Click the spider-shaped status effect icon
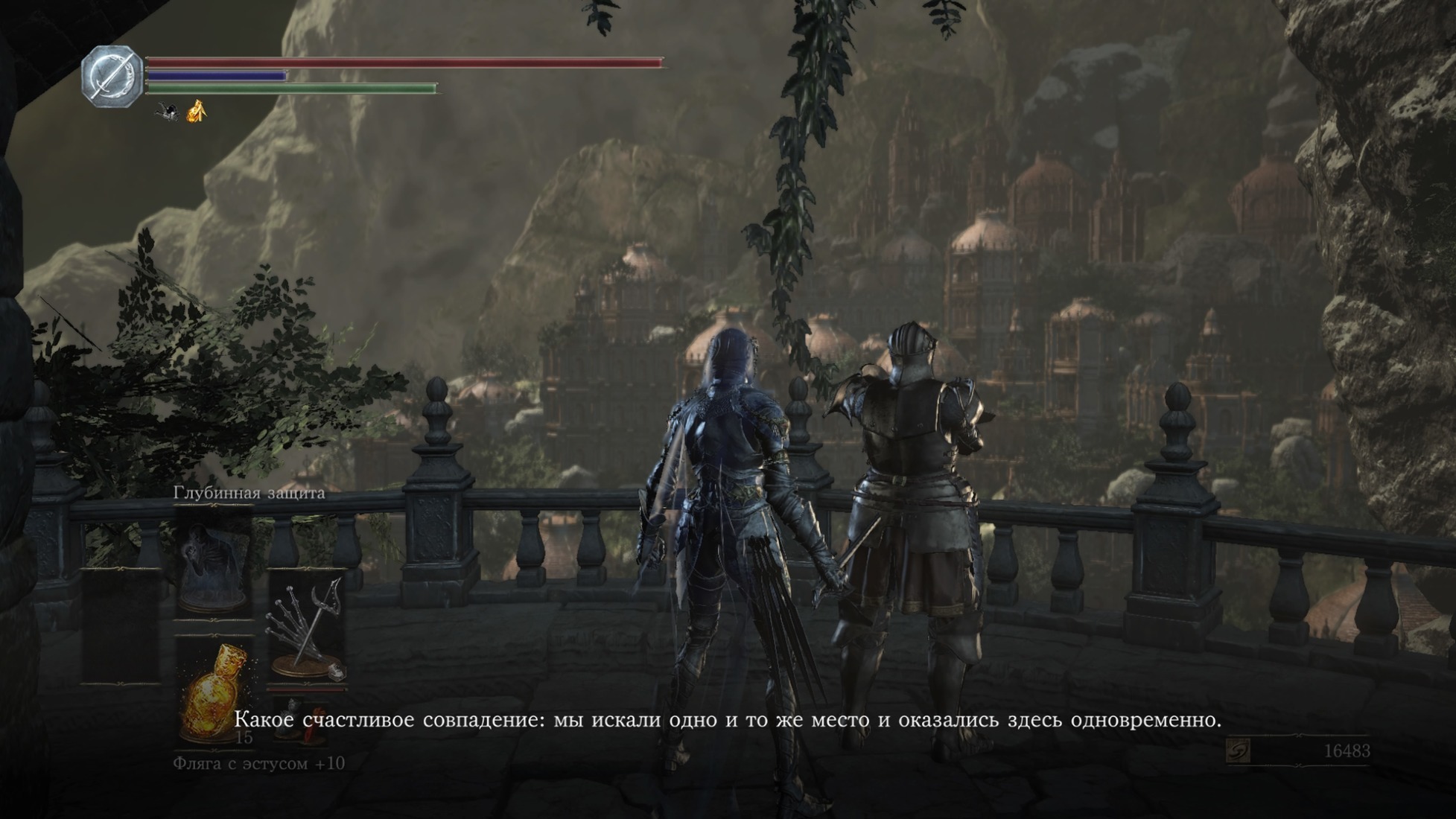The image size is (1456, 819). coord(168,112)
